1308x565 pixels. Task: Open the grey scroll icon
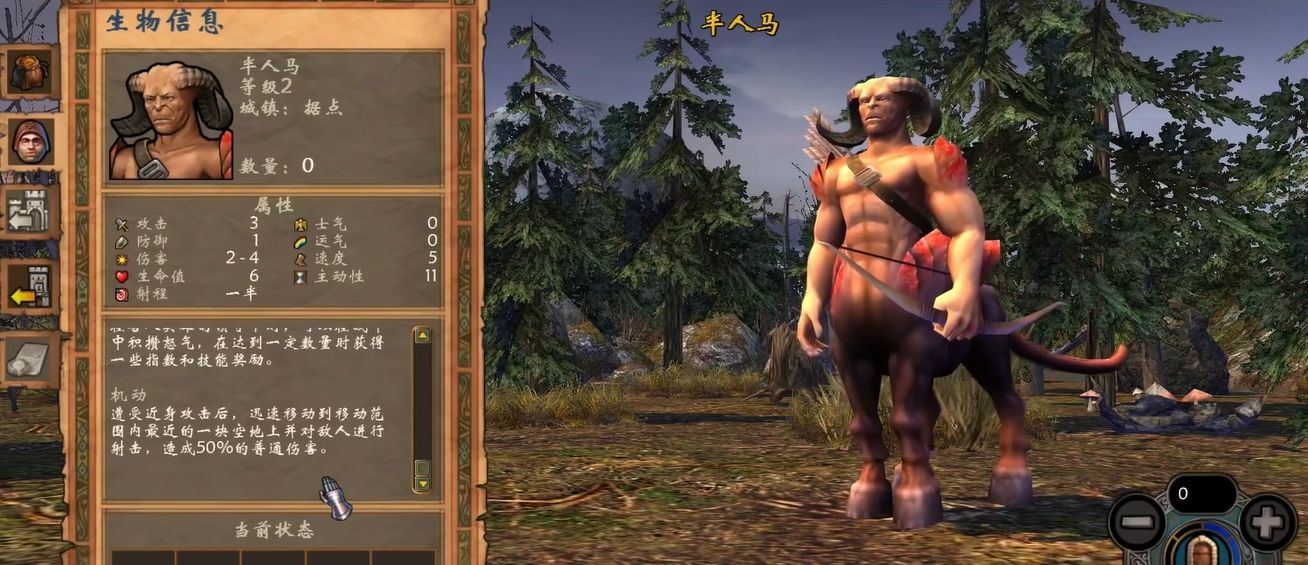coord(29,358)
